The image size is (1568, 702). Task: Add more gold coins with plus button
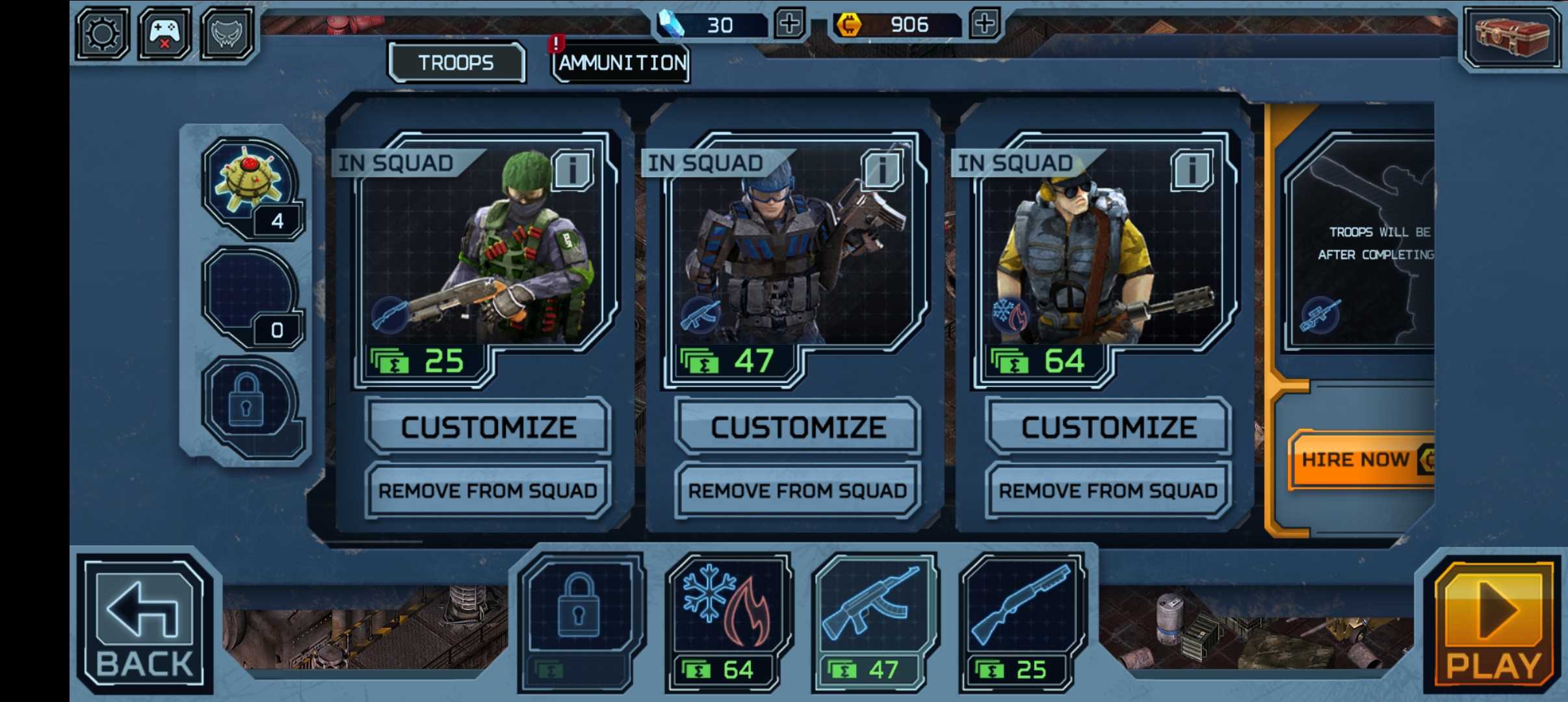coord(984,24)
